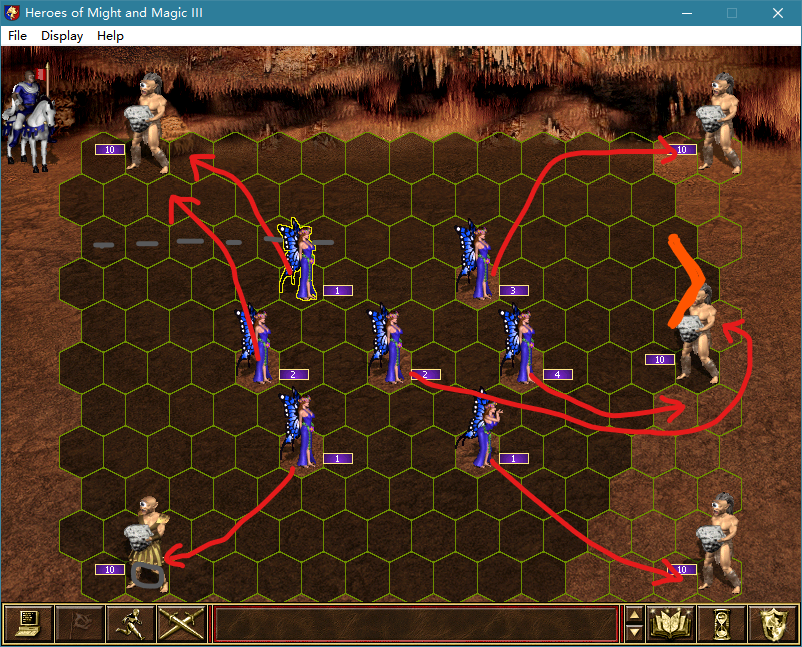Minimize the game window
Viewport: 802px width, 647px height.
pyautogui.click(x=686, y=13)
